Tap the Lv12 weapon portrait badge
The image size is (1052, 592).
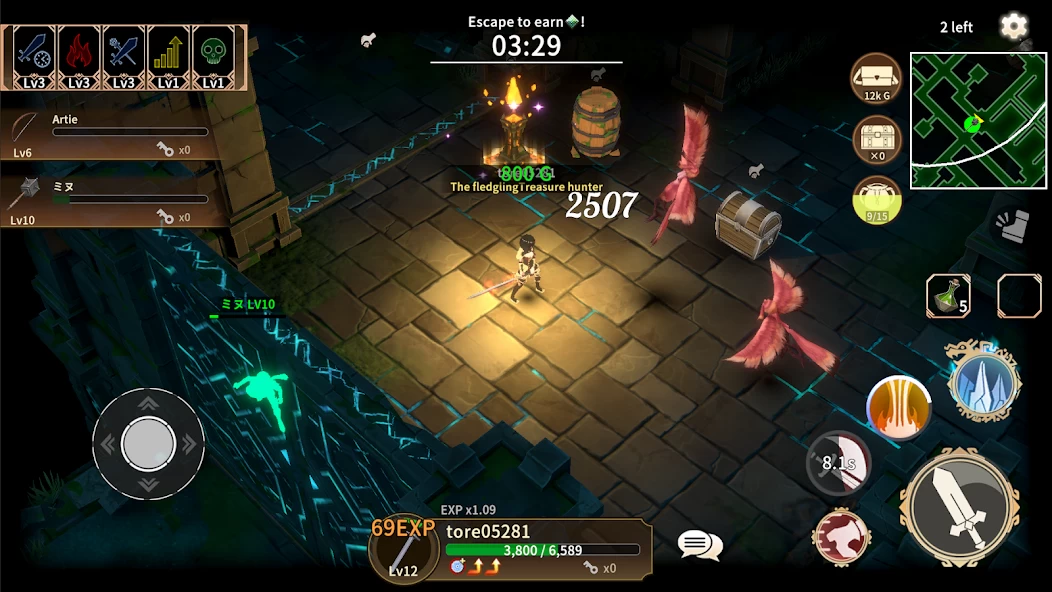click(x=404, y=552)
